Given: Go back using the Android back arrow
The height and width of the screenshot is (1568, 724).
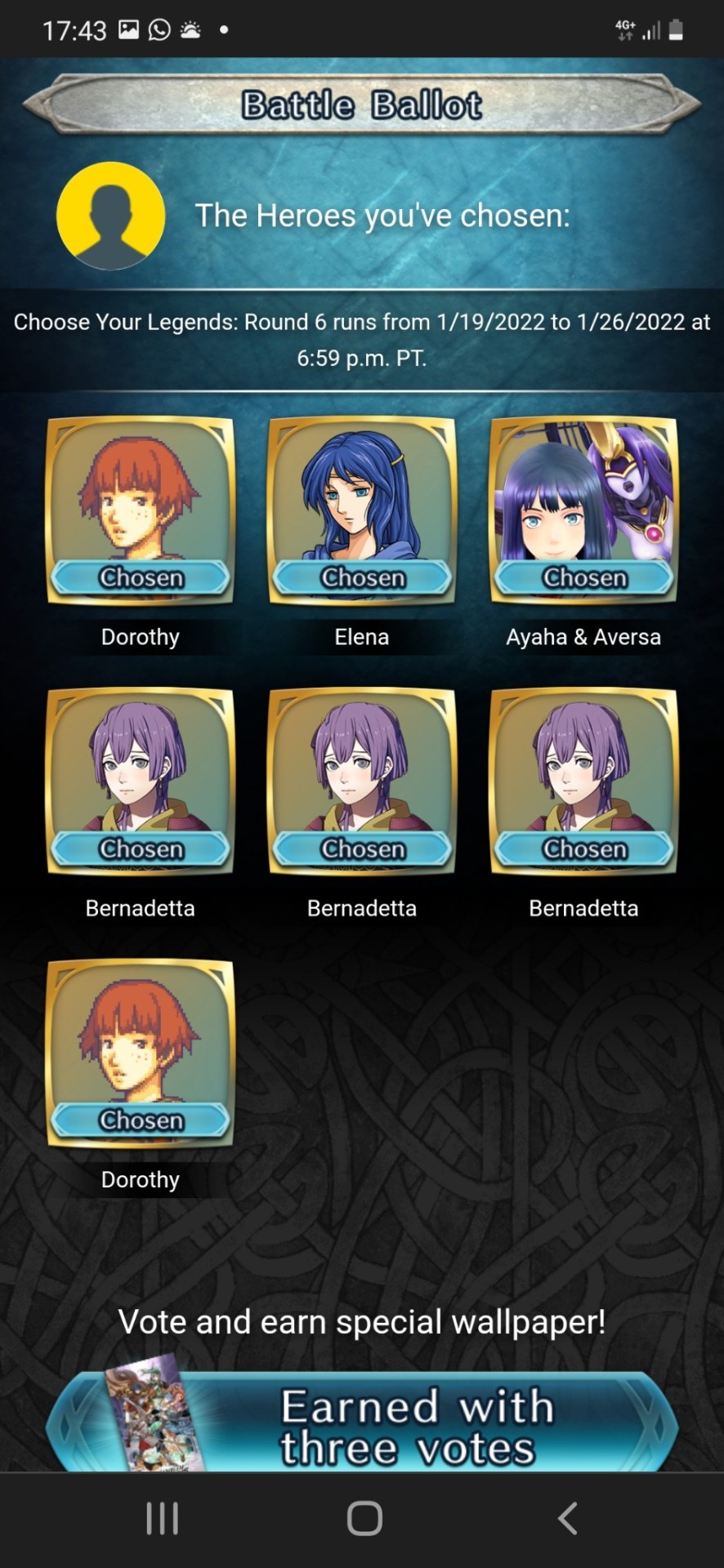Looking at the screenshot, I should coord(567,1519).
